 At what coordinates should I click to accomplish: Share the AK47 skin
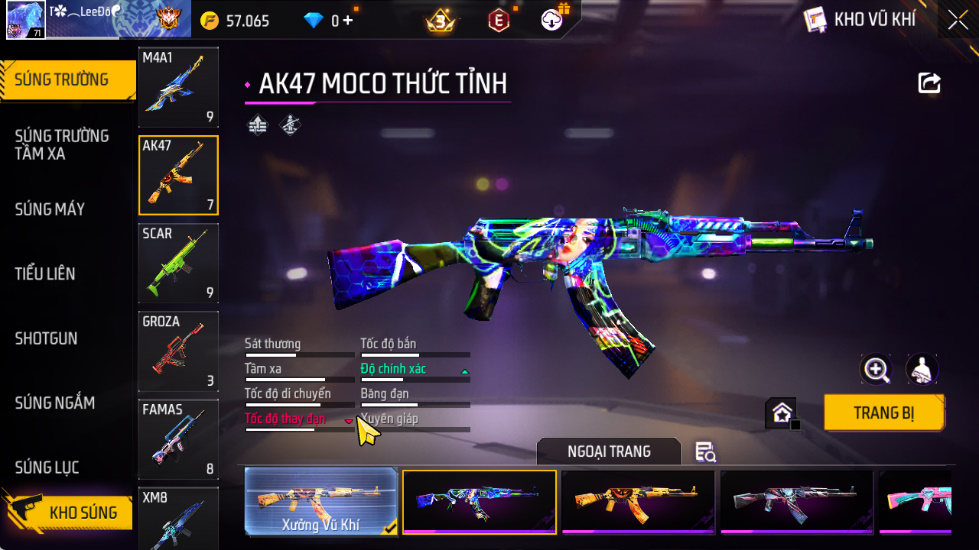pos(929,84)
